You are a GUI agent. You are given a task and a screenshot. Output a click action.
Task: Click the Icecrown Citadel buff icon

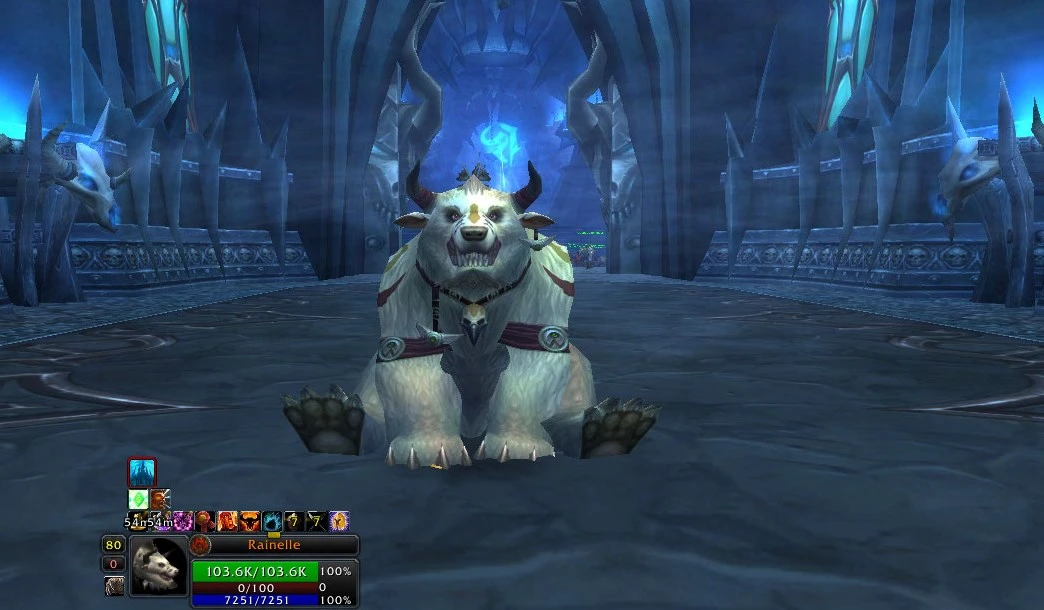coord(142,473)
